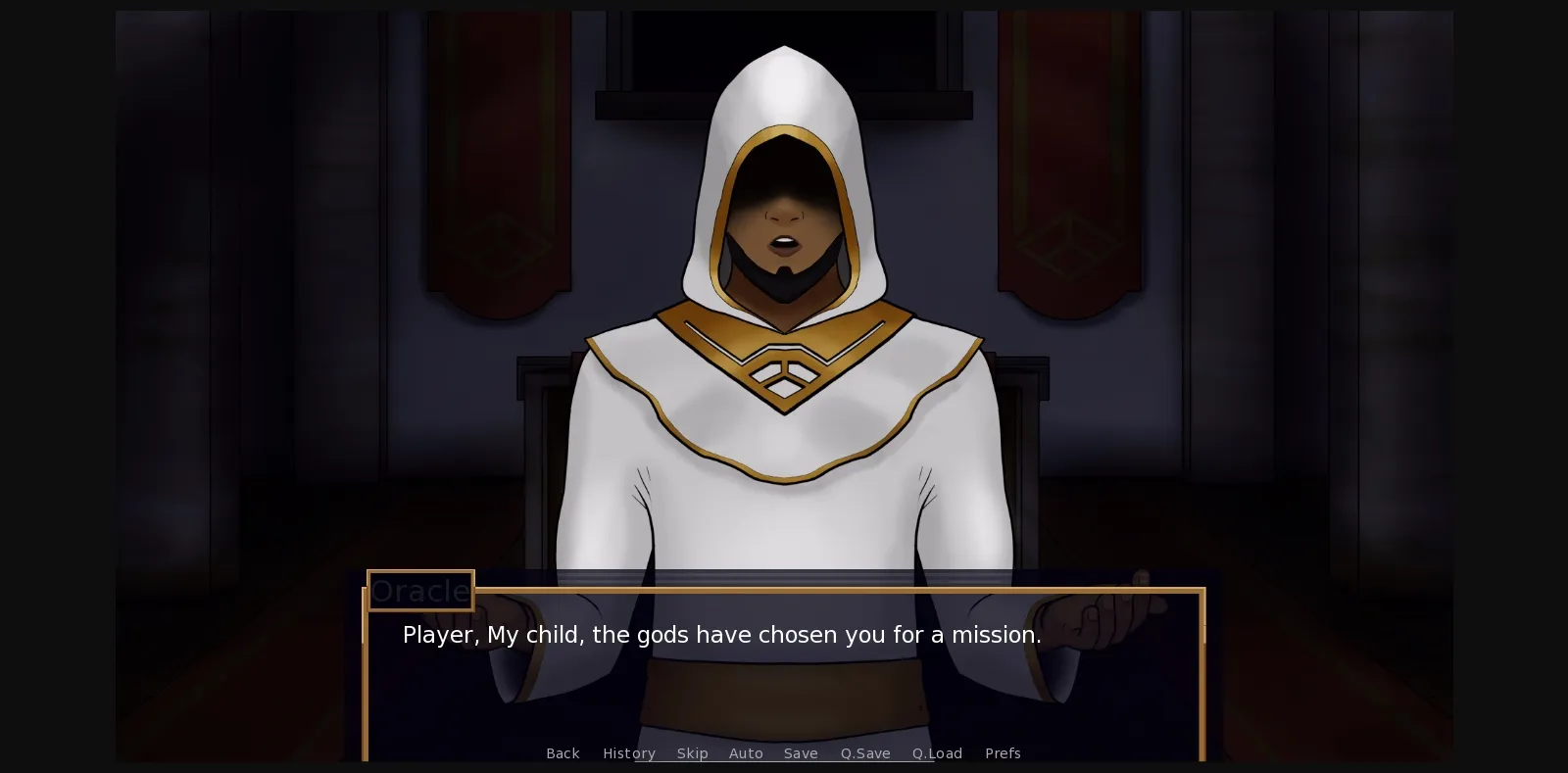Viewport: 1568px width, 773px height.
Task: Open the Save screen
Action: [801, 753]
